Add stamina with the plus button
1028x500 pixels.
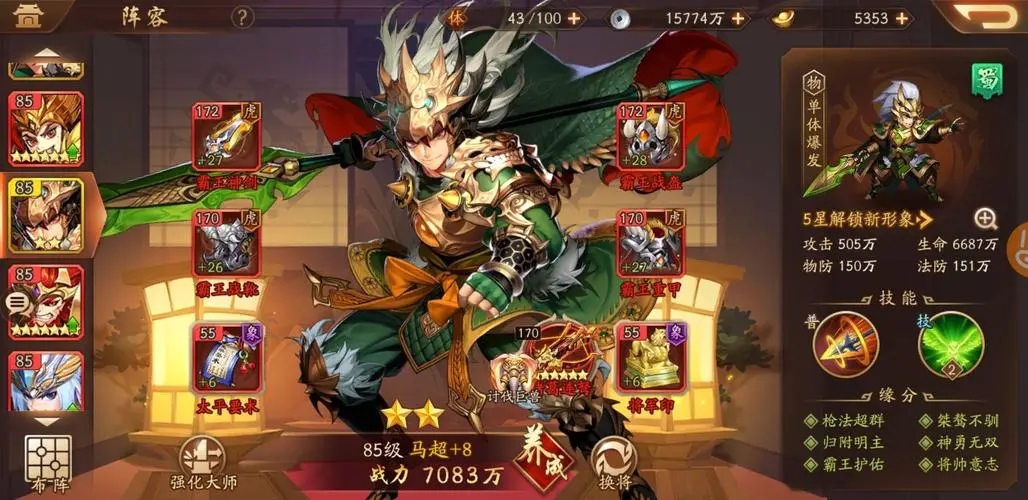(x=574, y=18)
